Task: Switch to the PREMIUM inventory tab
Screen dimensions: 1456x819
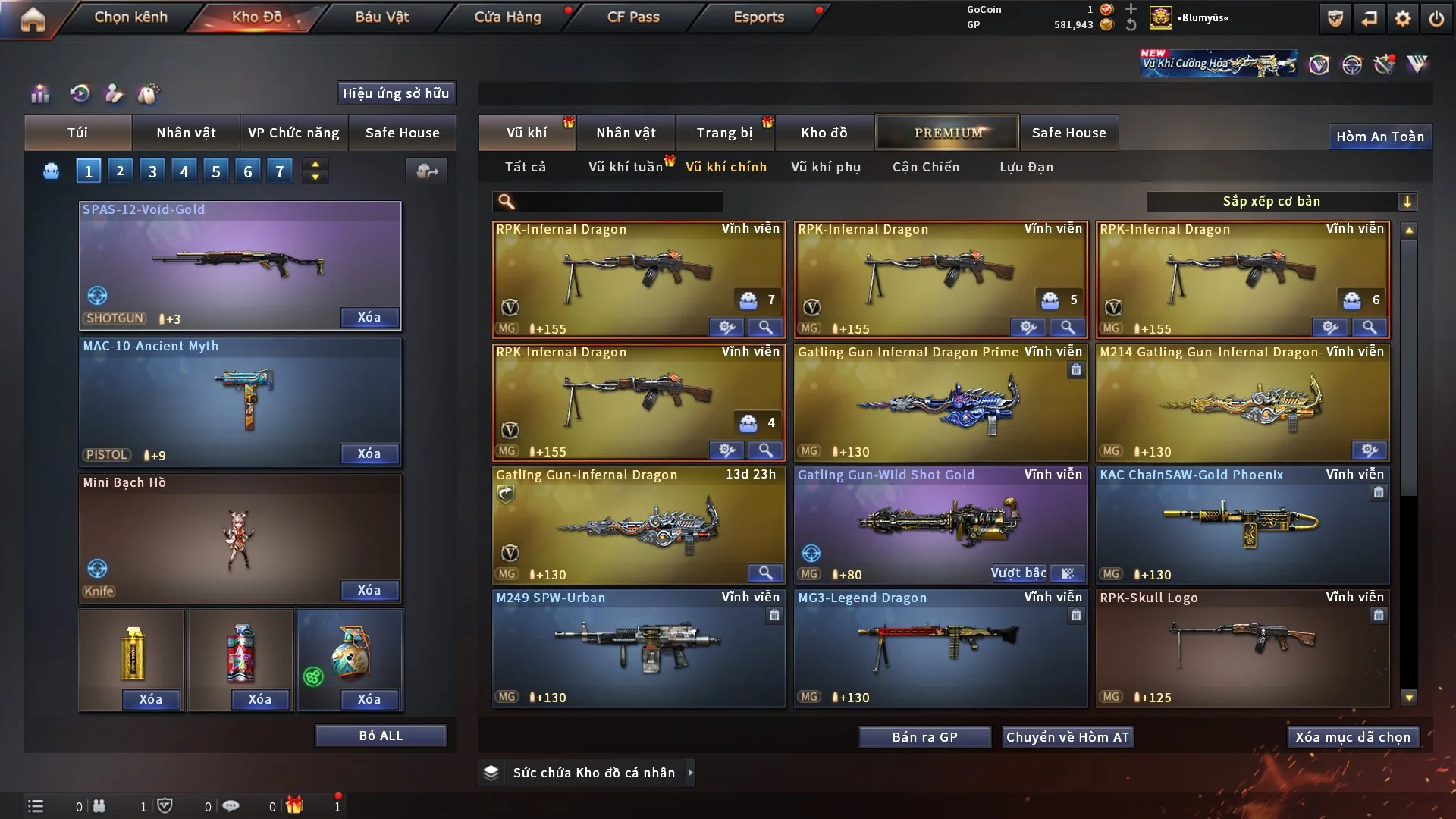Action: coord(947,133)
